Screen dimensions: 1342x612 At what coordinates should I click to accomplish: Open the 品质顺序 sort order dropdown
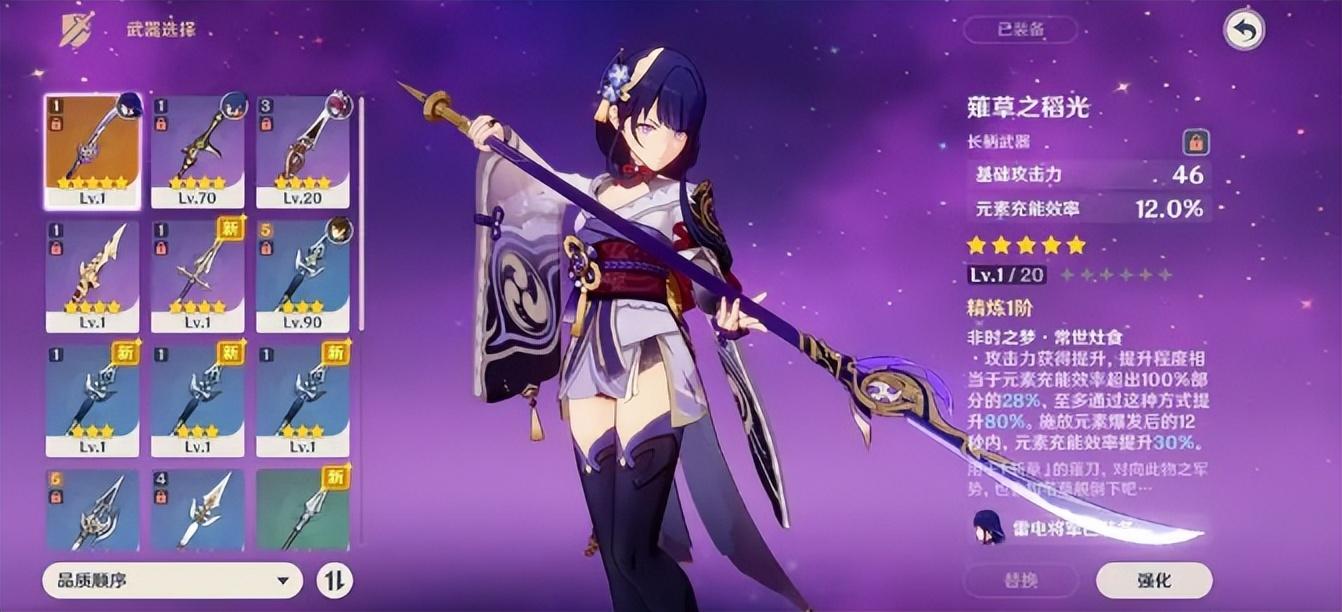172,579
